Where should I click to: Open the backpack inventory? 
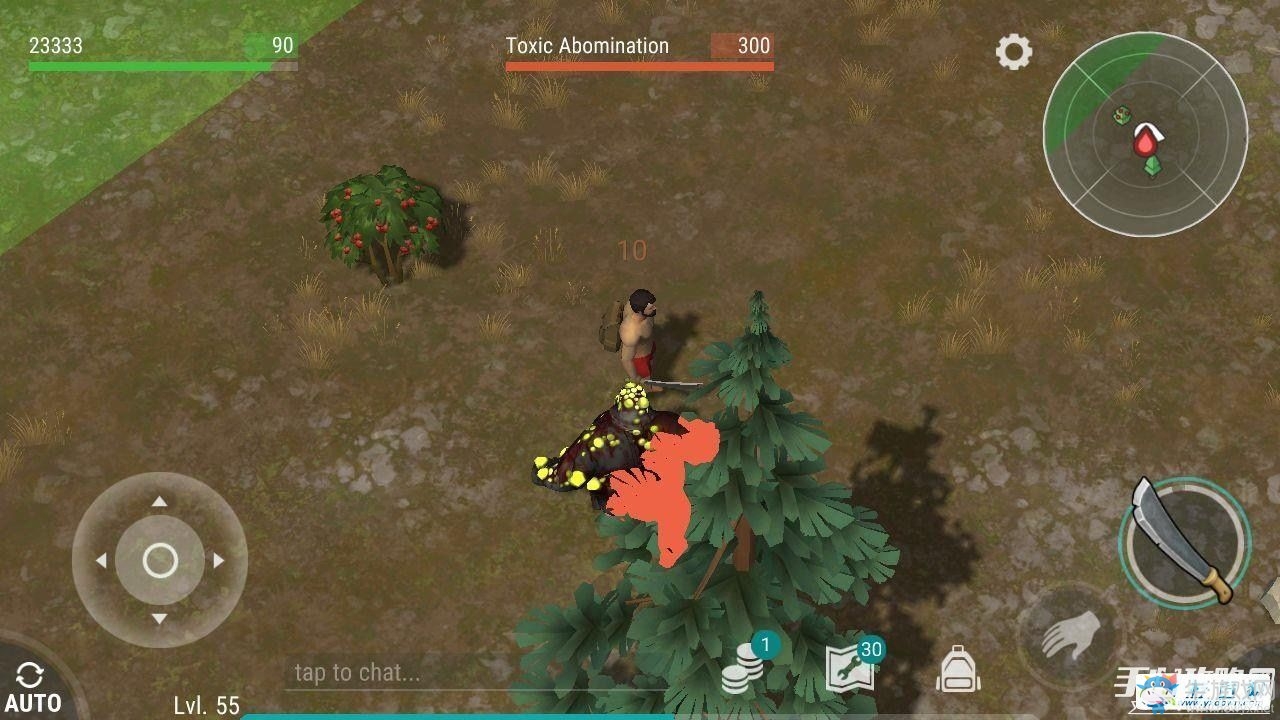coord(957,669)
